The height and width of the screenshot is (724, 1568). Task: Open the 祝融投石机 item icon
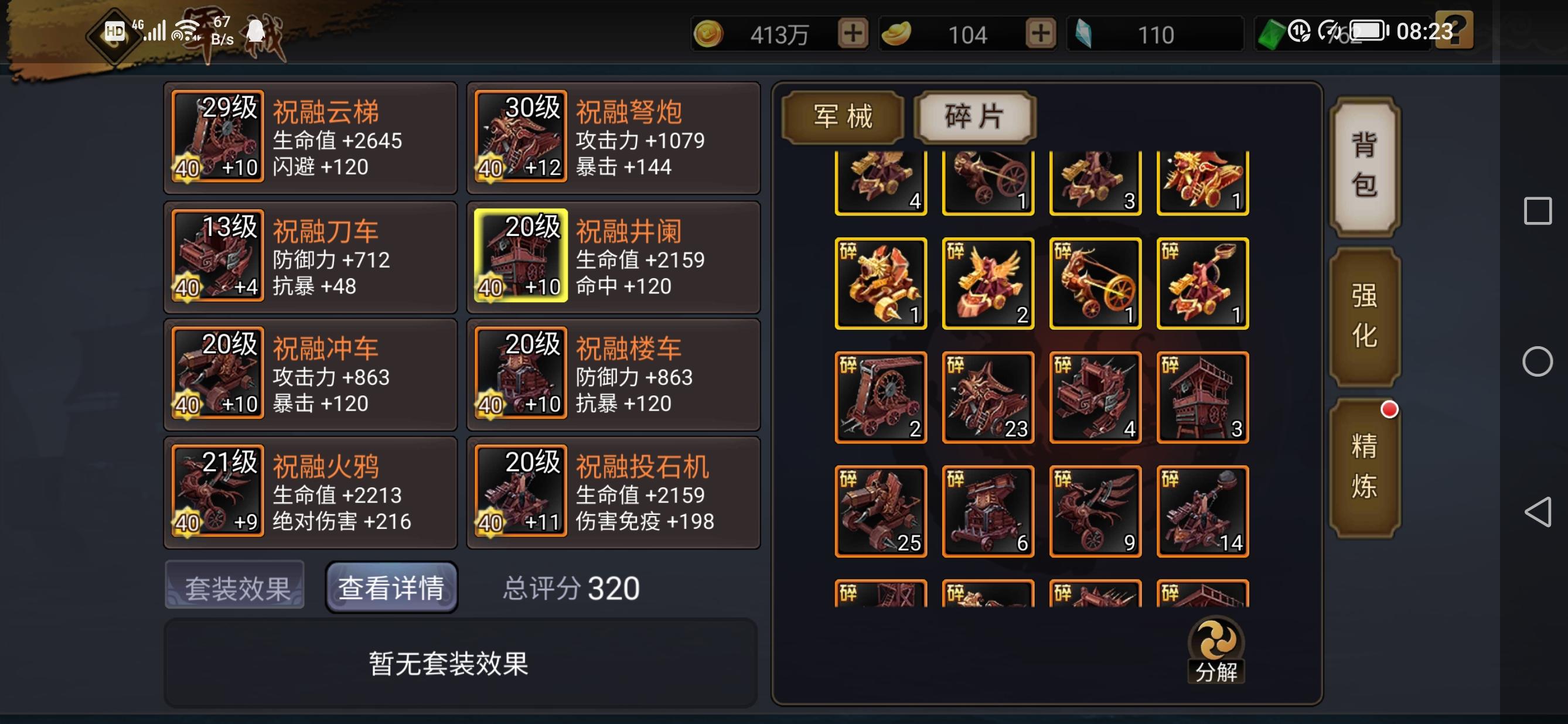click(x=520, y=493)
